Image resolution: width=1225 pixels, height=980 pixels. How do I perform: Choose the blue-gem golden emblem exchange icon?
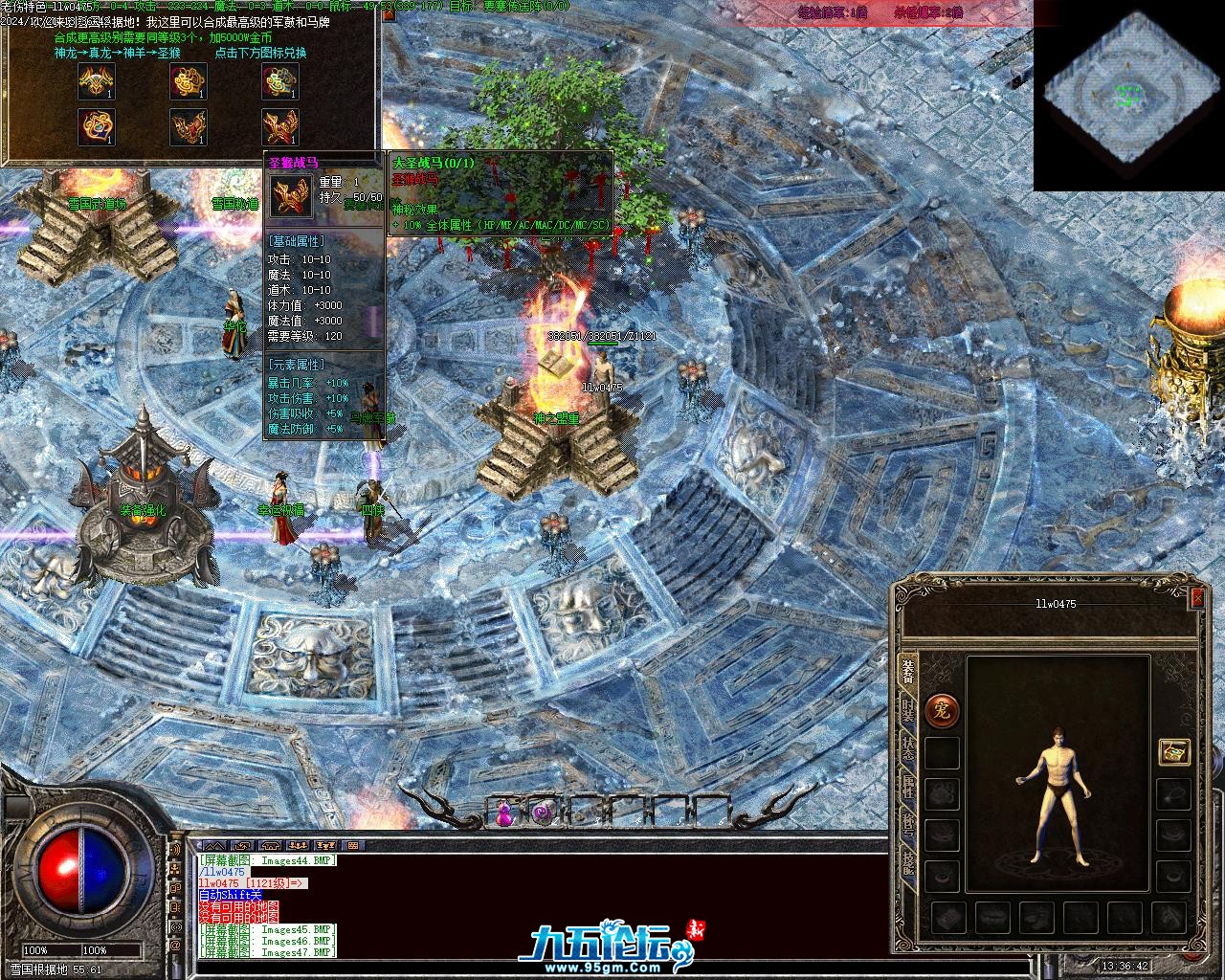[97, 126]
